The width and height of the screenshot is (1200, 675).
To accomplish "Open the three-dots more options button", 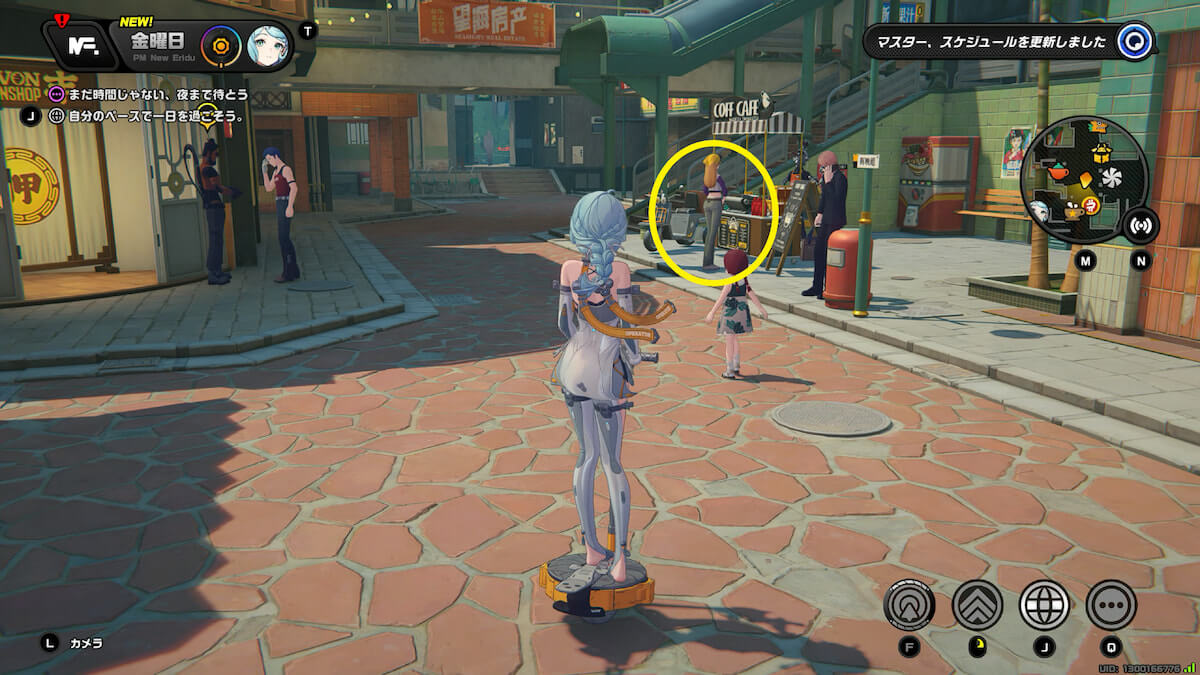I will [1111, 604].
